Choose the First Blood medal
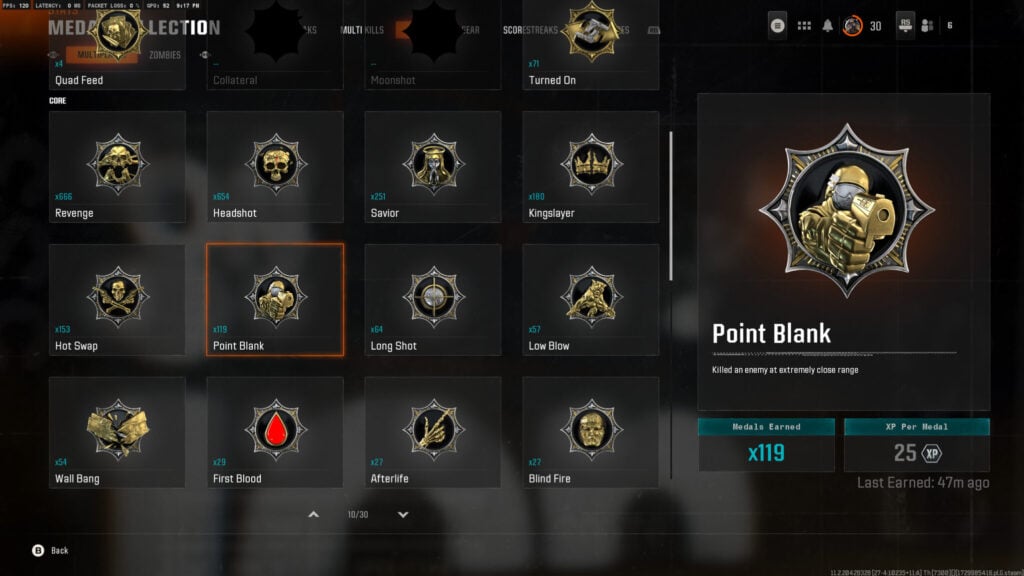The width and height of the screenshot is (1024, 576). click(x=275, y=432)
